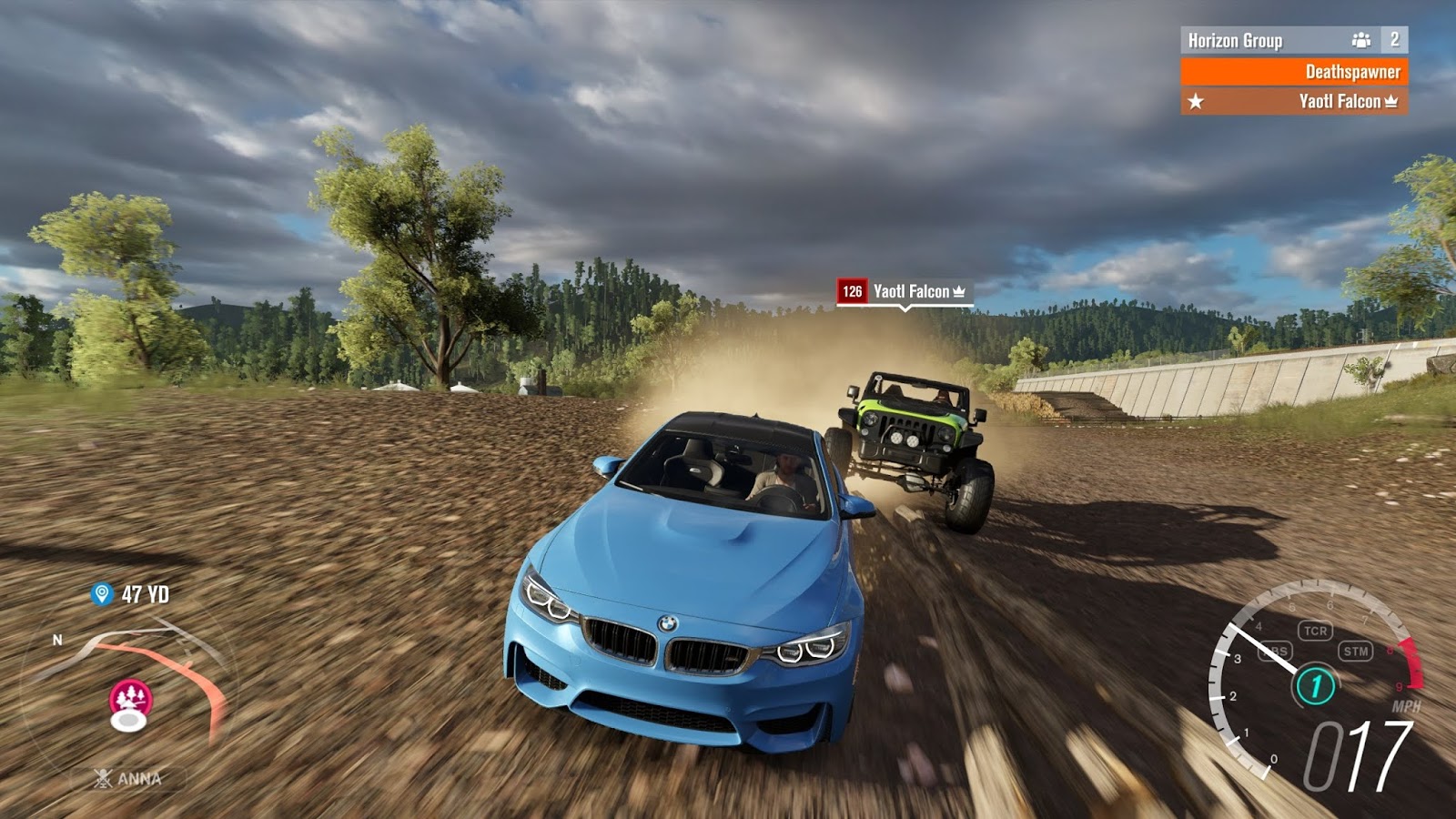This screenshot has height=819, width=1456.
Task: Click the blue waypoint distance pin
Action: [x=102, y=594]
